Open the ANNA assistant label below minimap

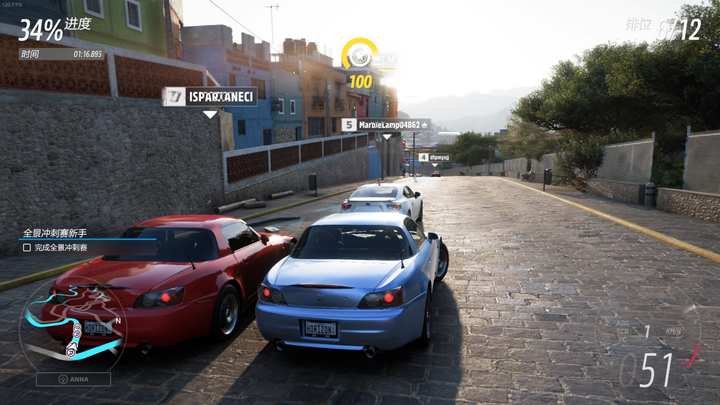(73, 379)
